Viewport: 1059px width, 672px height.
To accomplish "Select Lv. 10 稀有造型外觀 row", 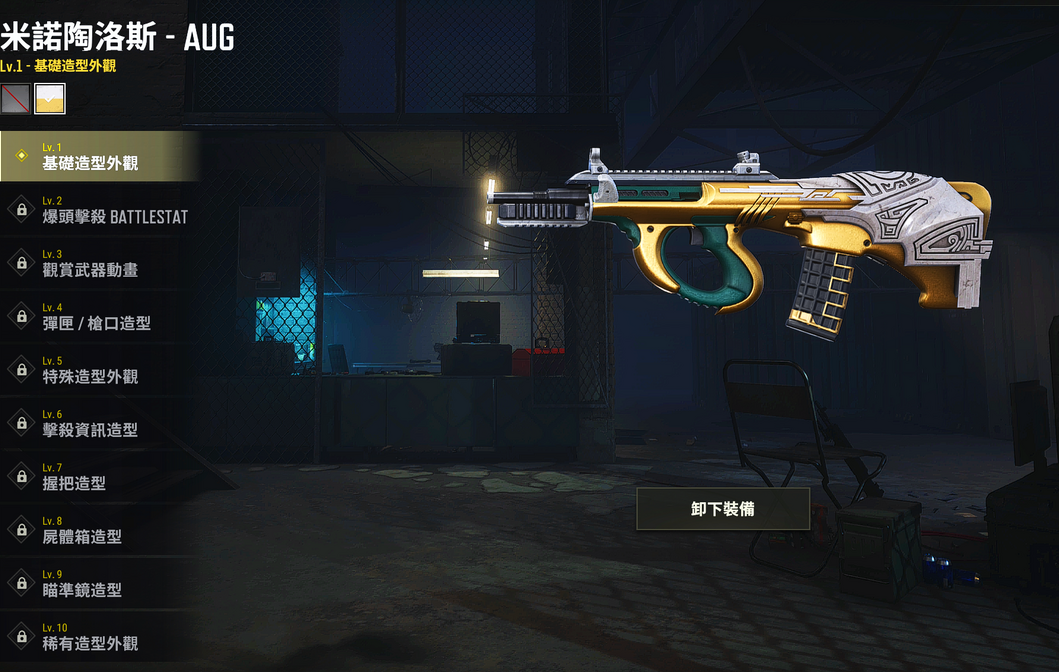I will (x=98, y=637).
